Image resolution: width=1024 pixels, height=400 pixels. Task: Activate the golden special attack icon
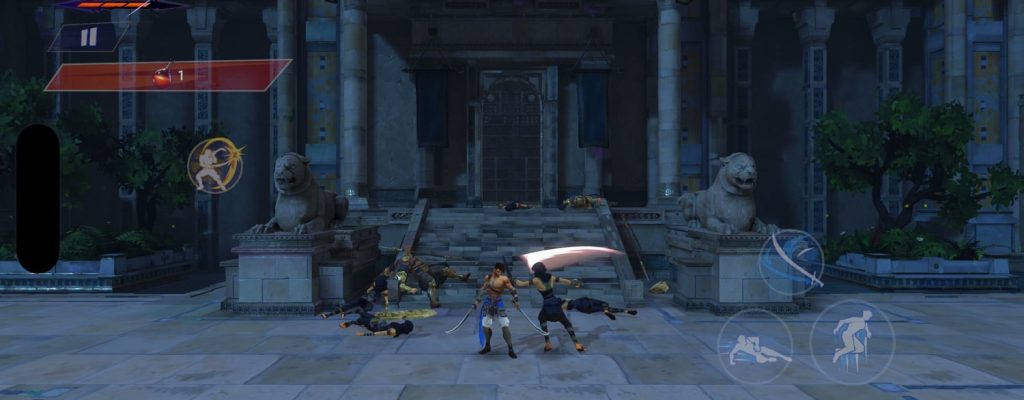[x=214, y=165]
